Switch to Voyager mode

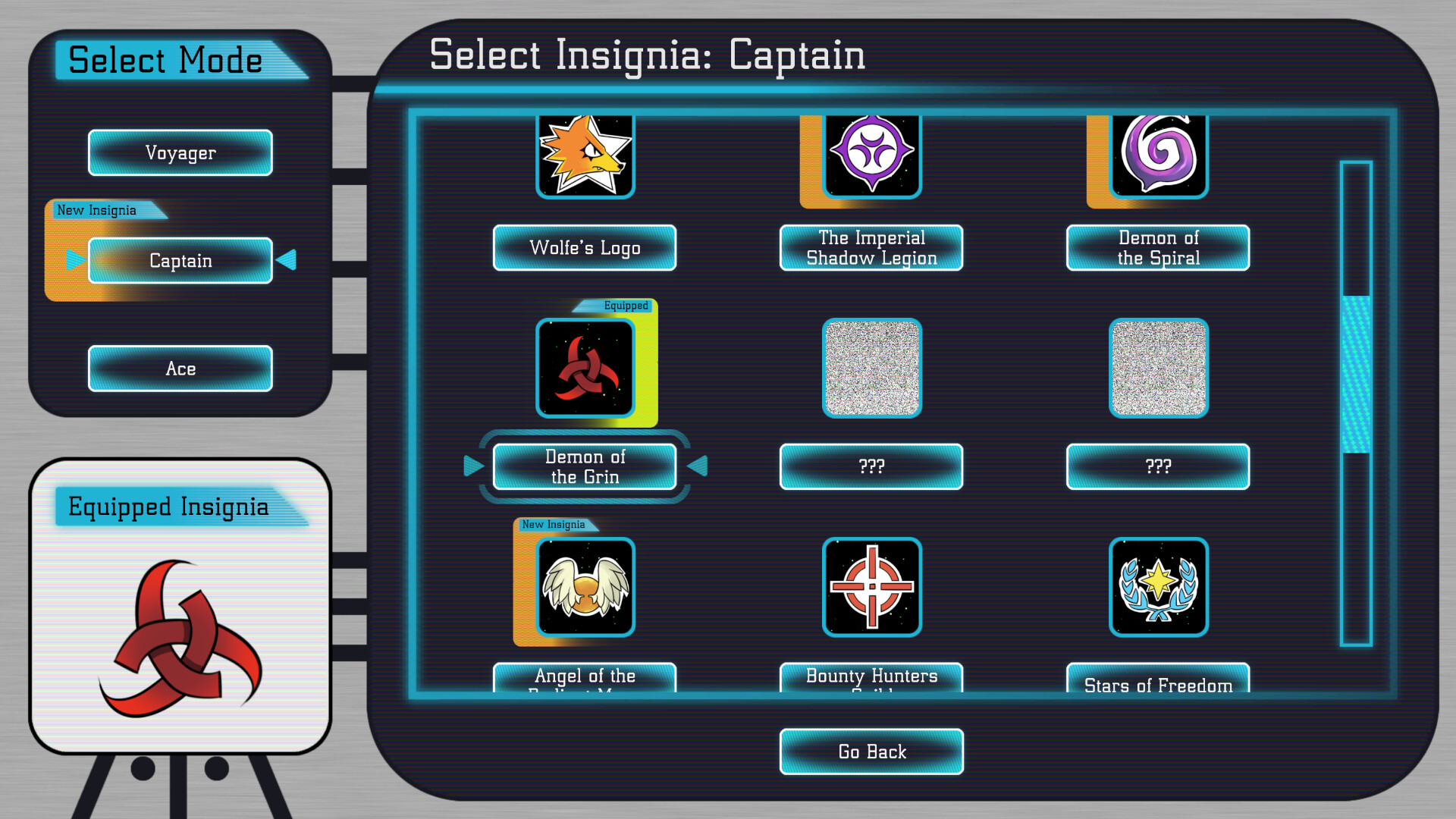180,152
